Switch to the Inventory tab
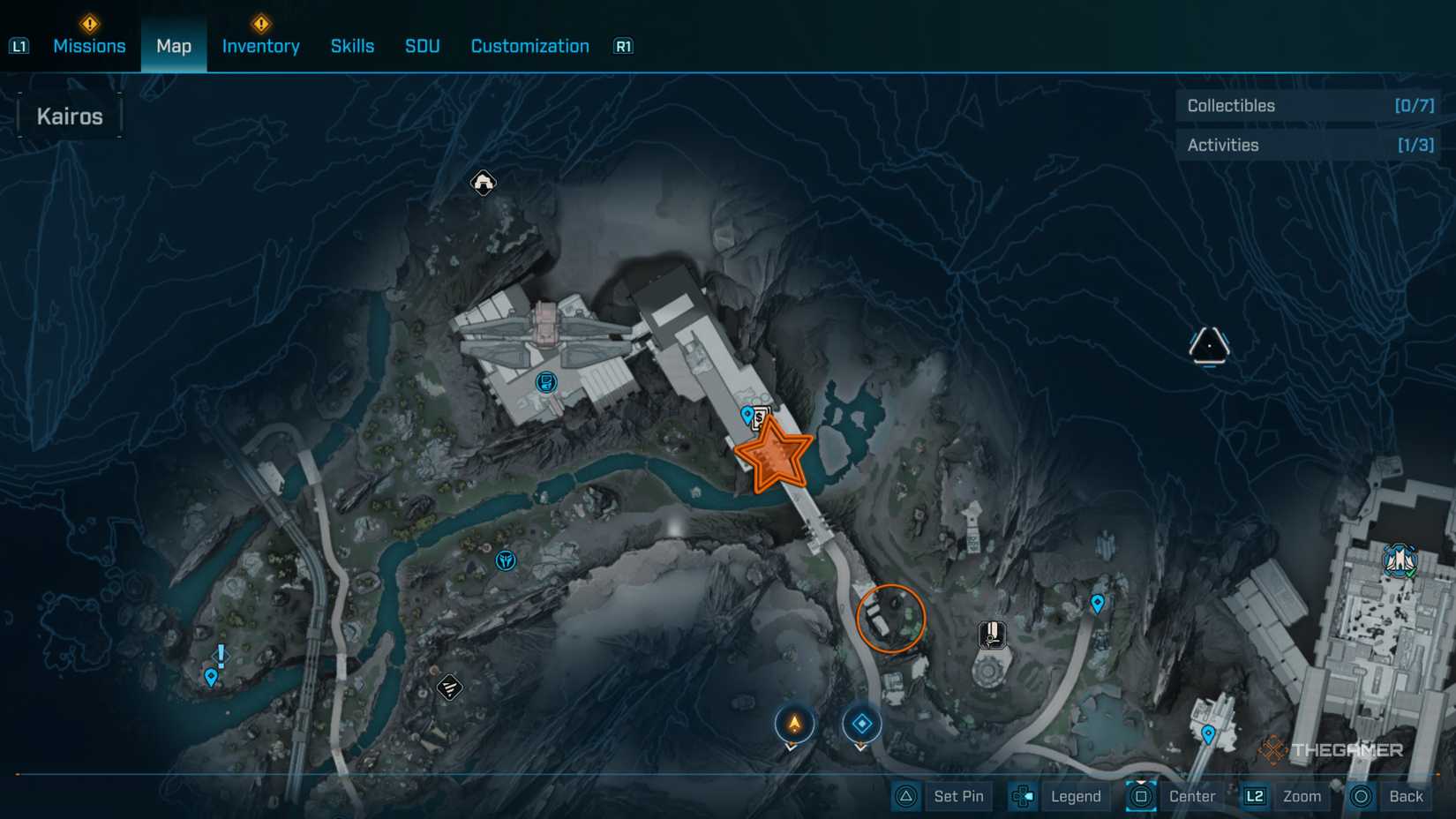 tap(260, 46)
